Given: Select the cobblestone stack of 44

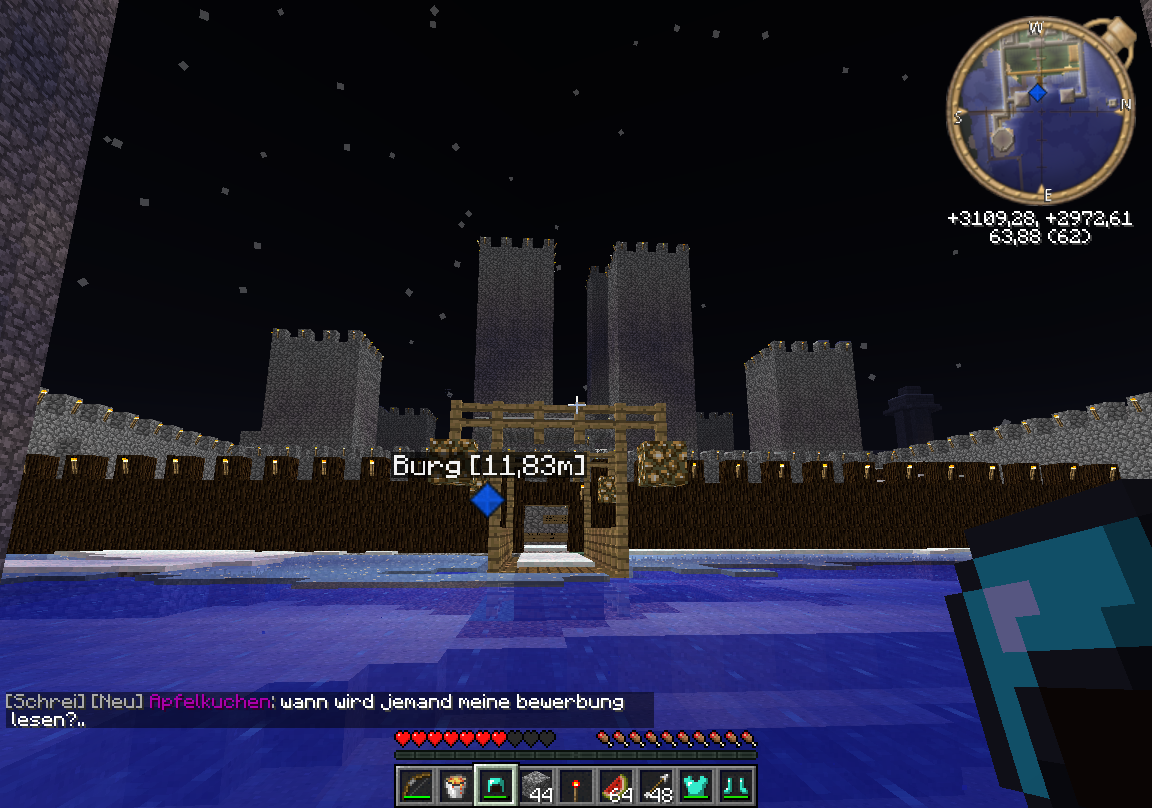Looking at the screenshot, I should click(x=537, y=786).
